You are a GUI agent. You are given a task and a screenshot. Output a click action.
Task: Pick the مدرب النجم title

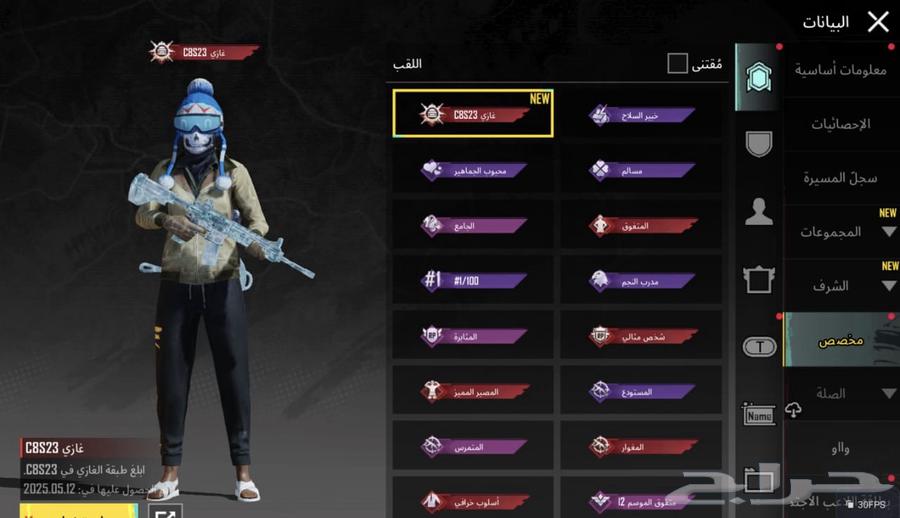(641, 281)
